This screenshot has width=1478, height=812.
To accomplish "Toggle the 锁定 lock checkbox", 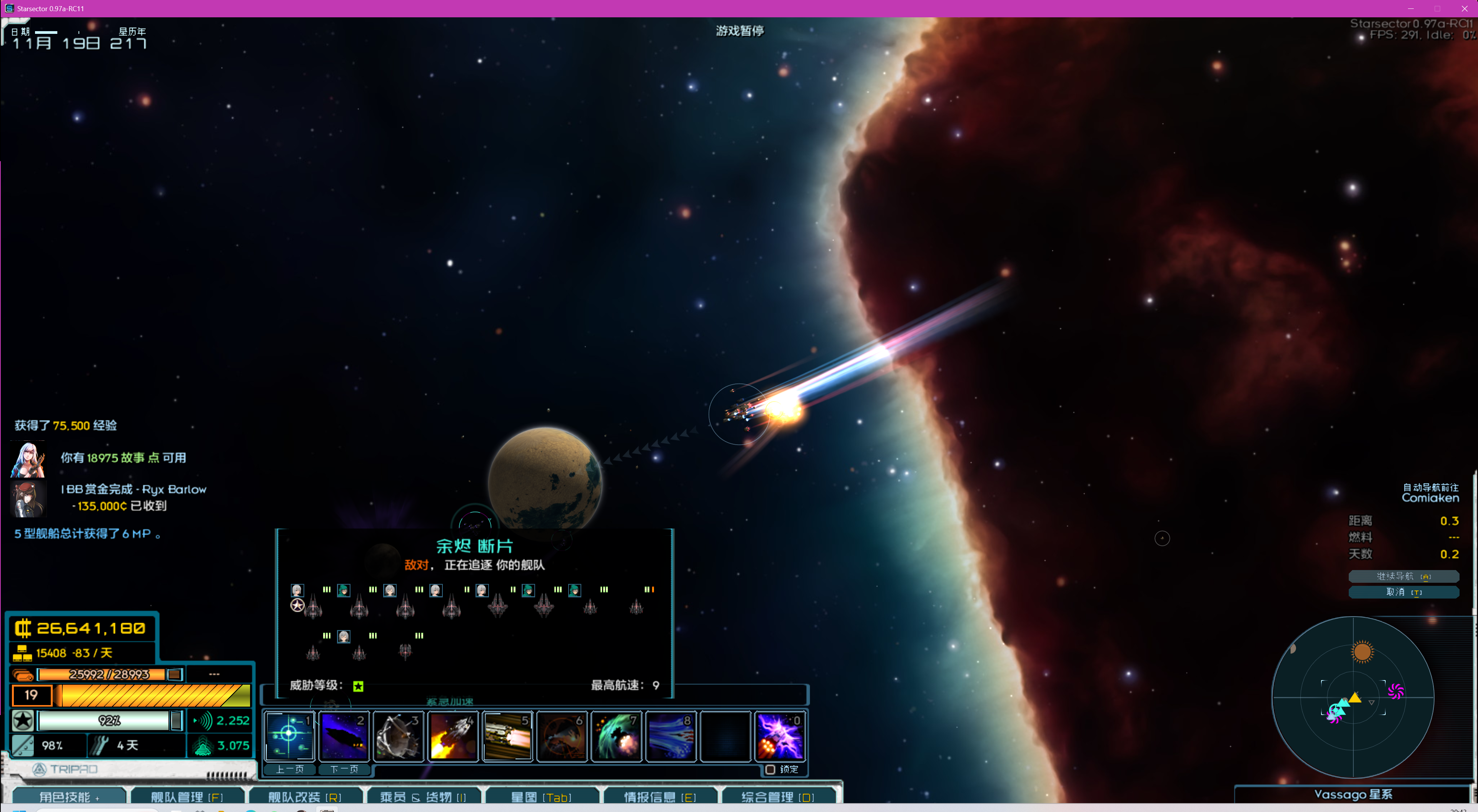I will [x=771, y=769].
